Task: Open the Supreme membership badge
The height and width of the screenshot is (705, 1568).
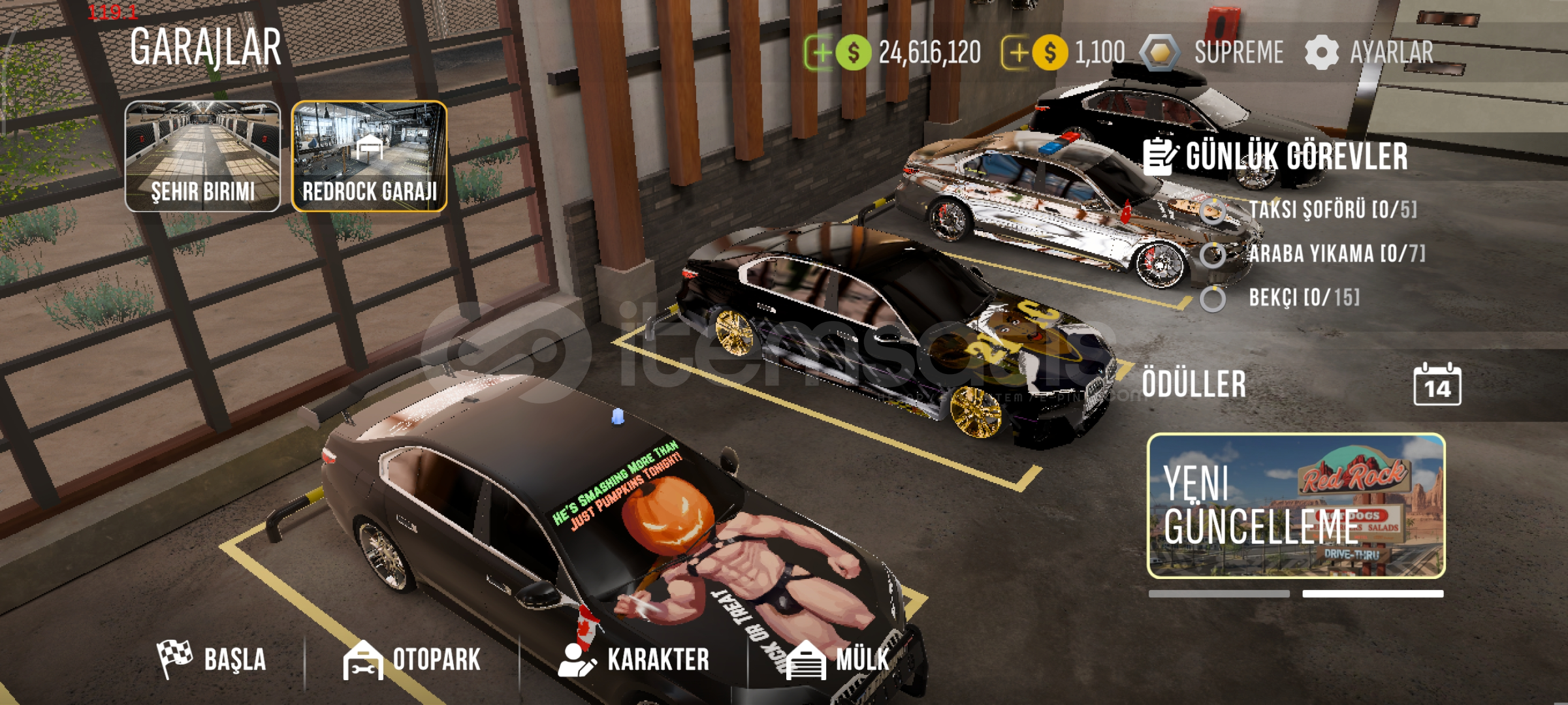Action: pyautogui.click(x=1212, y=52)
